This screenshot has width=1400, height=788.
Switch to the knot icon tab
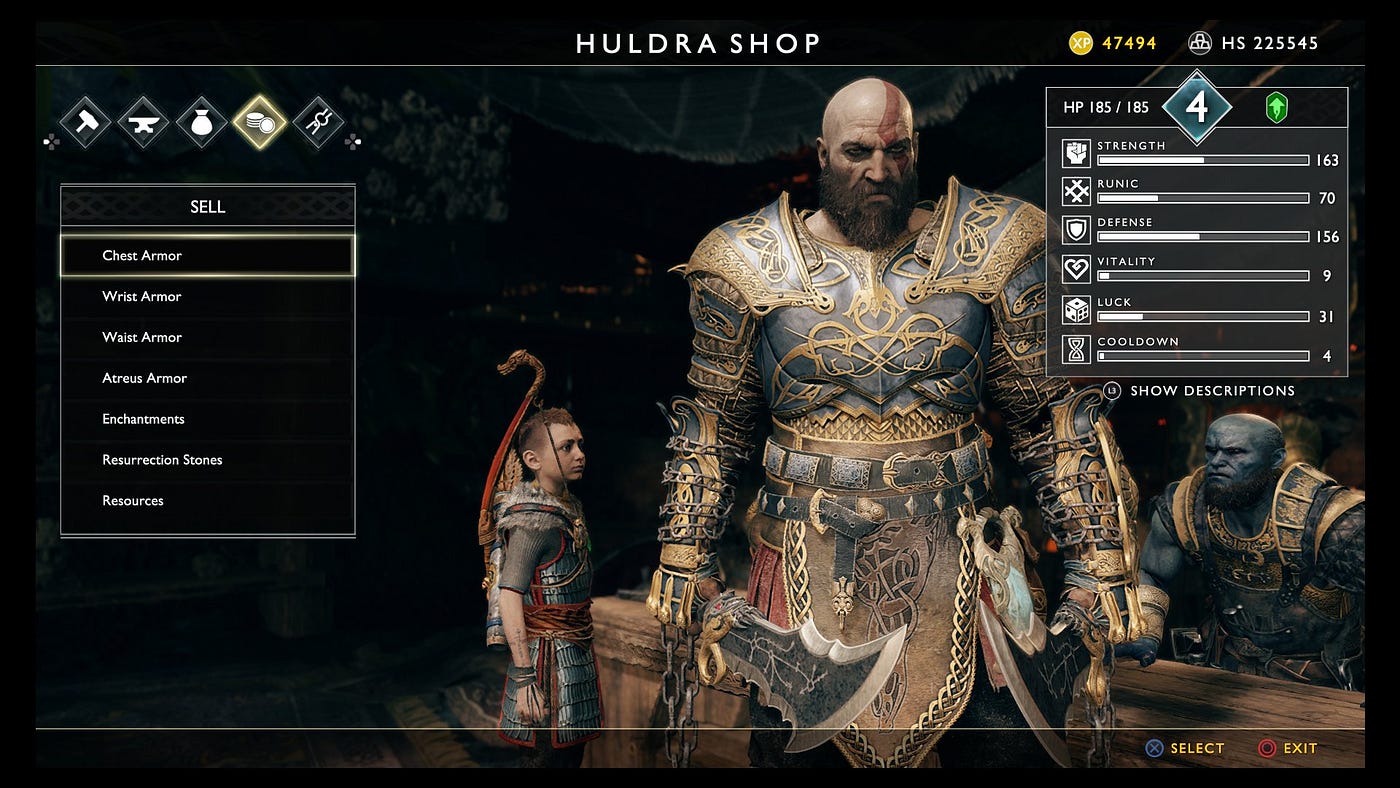(x=318, y=122)
